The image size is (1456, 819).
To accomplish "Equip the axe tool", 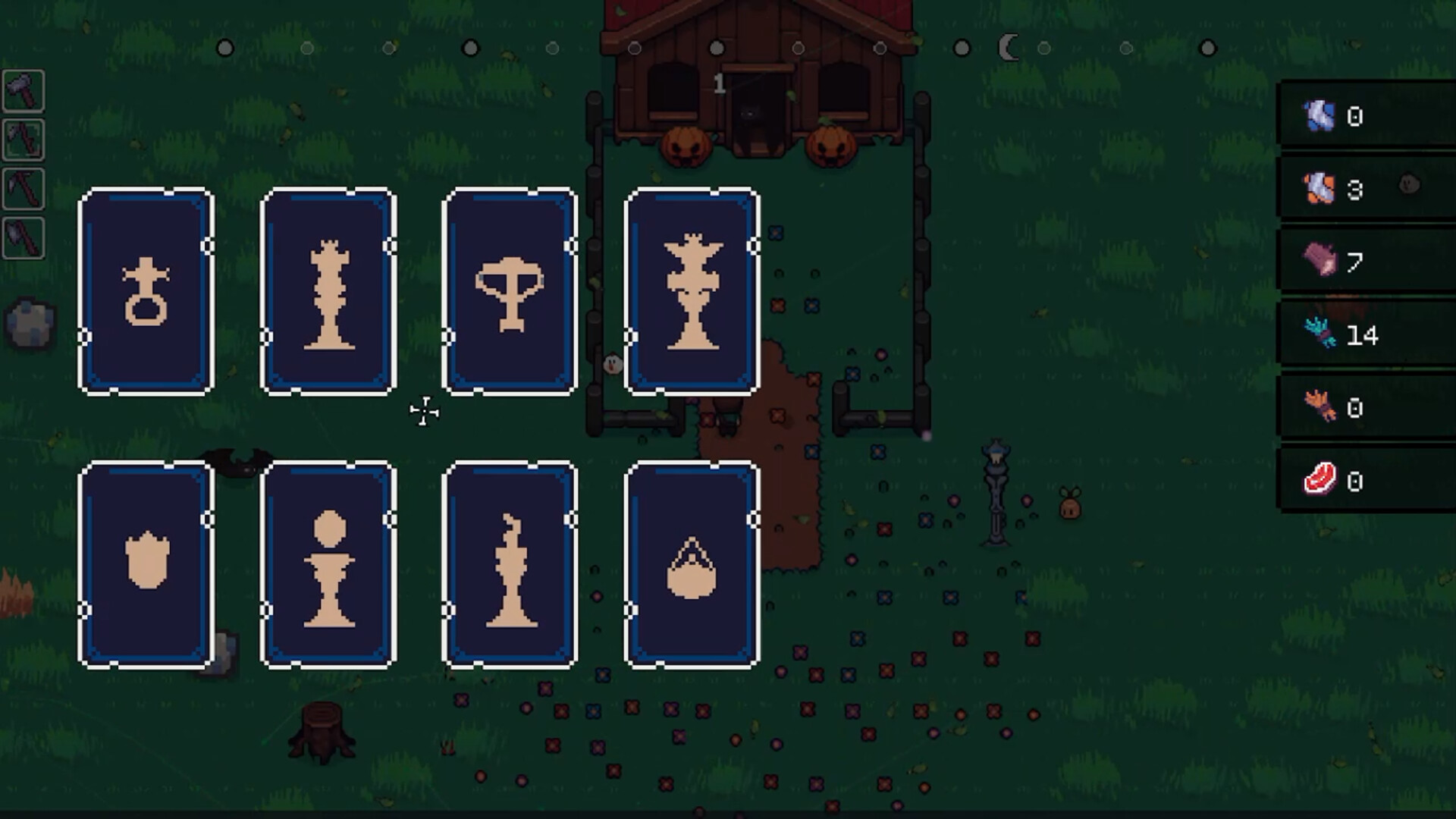I will [24, 235].
